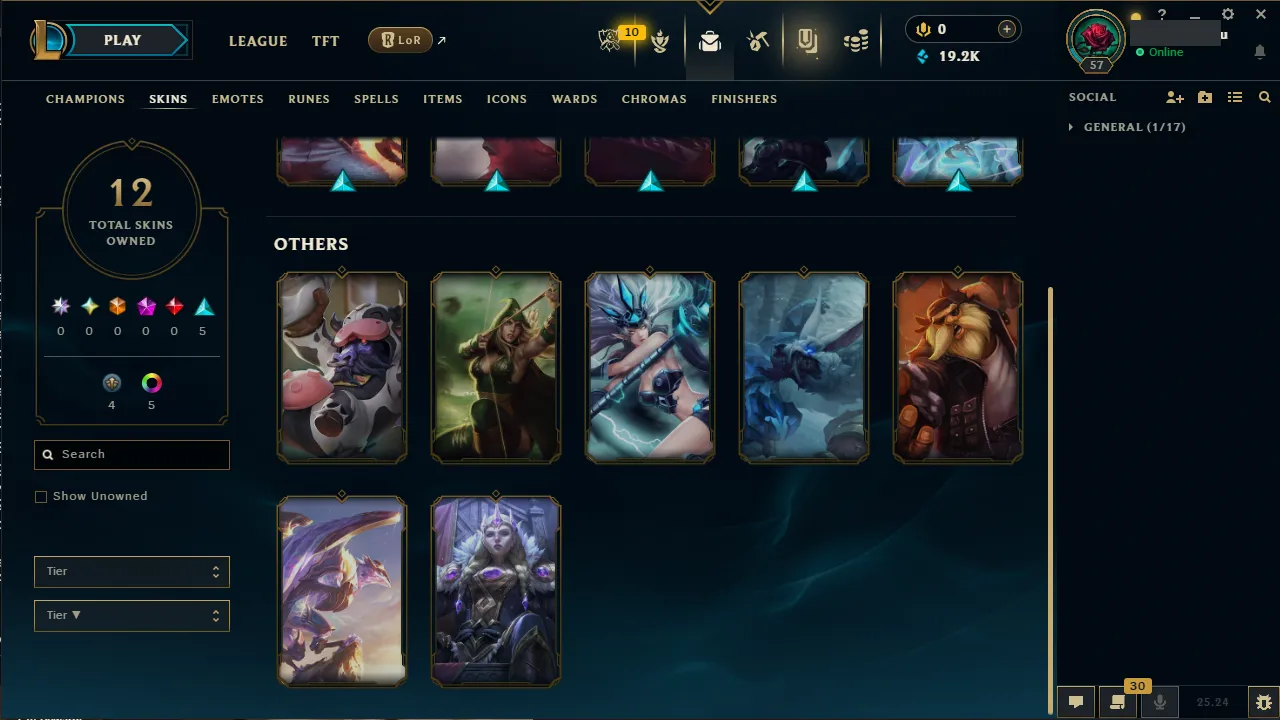Image resolution: width=1280 pixels, height=720 pixels.
Task: Click the add friend icon in Social panel
Action: click(1174, 97)
